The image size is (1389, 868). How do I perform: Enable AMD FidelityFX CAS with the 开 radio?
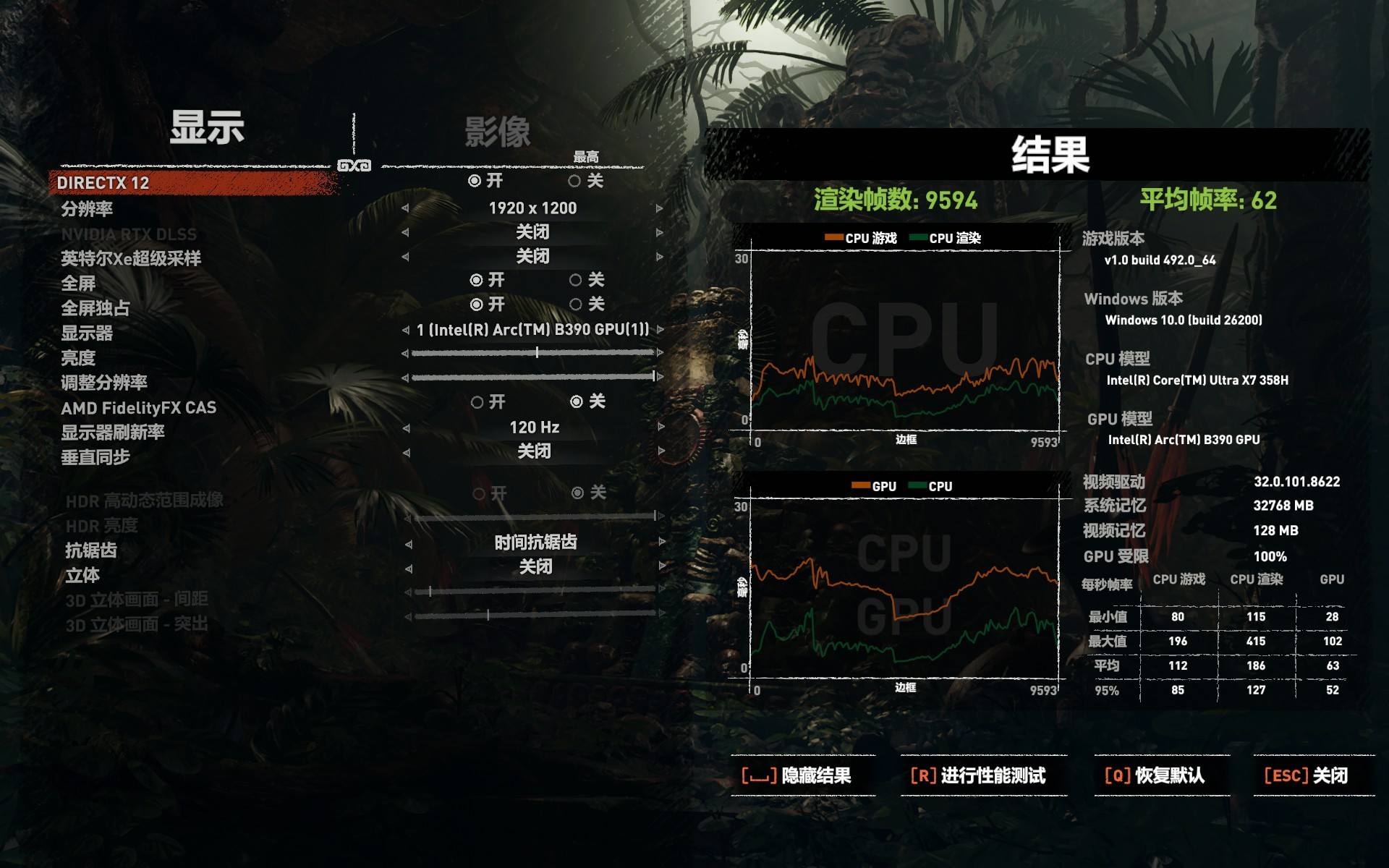click(477, 401)
